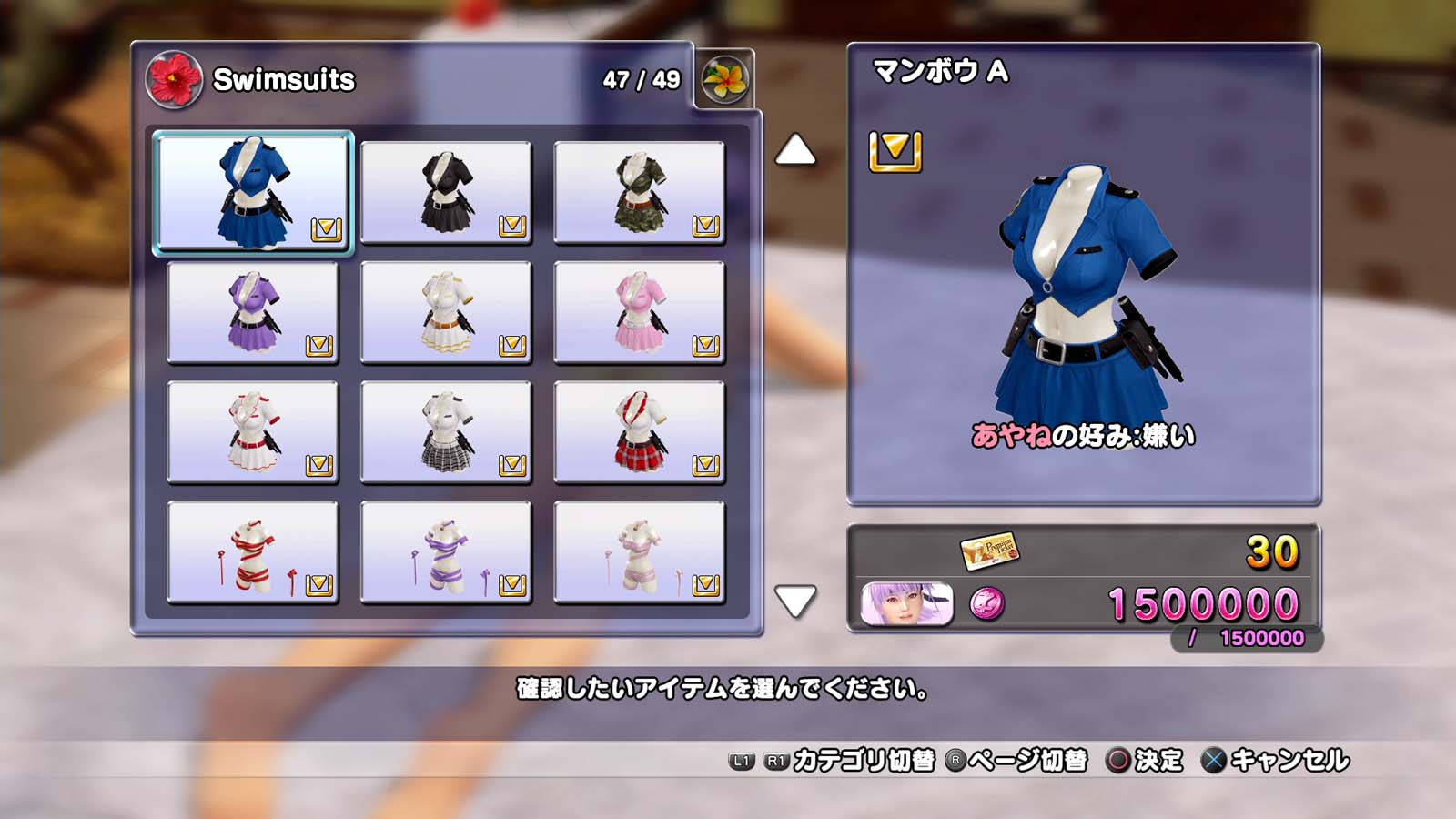
Task: Switch to the yellow flower category tab
Action: pyautogui.click(x=725, y=80)
